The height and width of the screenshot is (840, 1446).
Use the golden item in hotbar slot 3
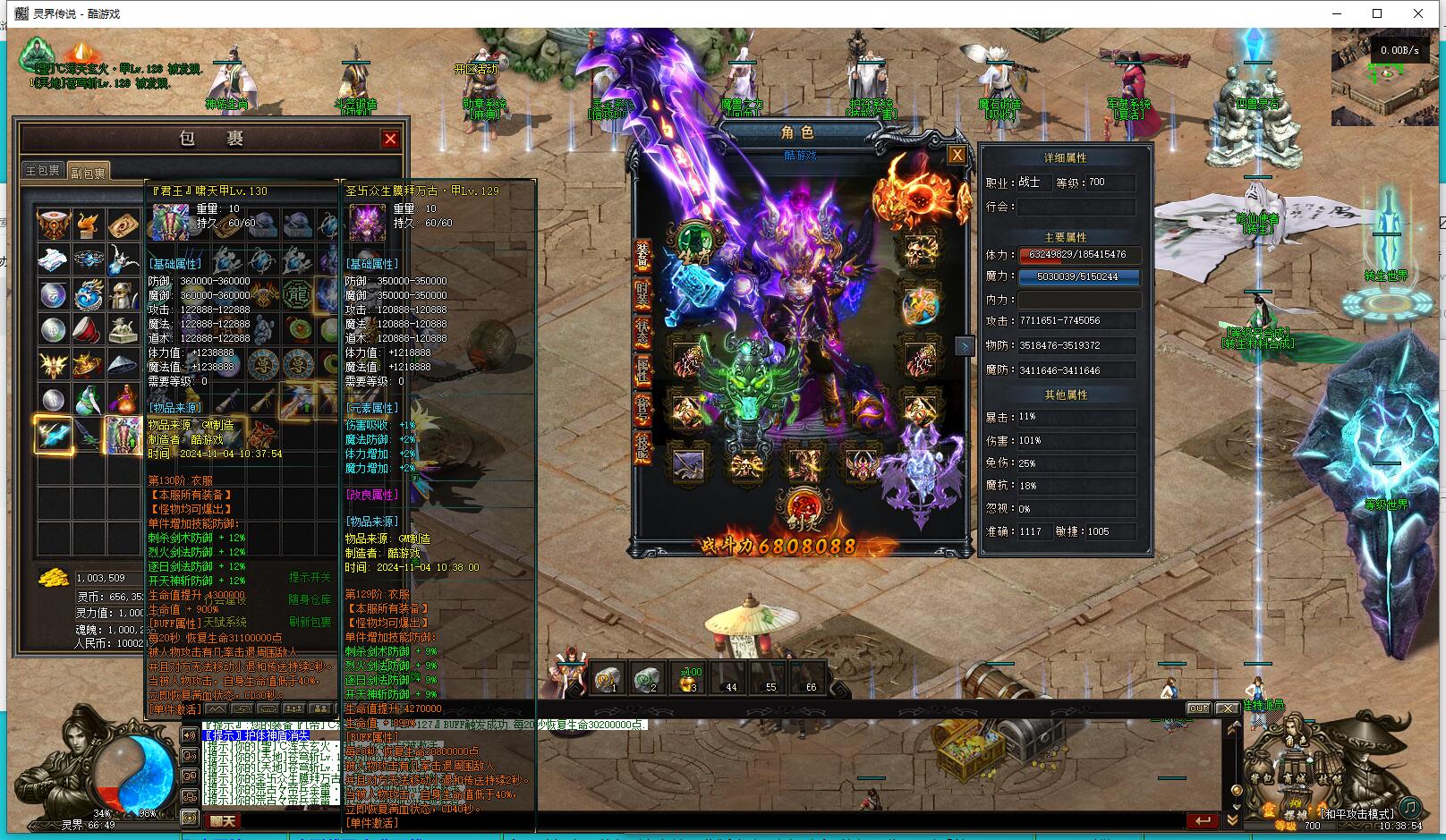pyautogui.click(x=688, y=679)
